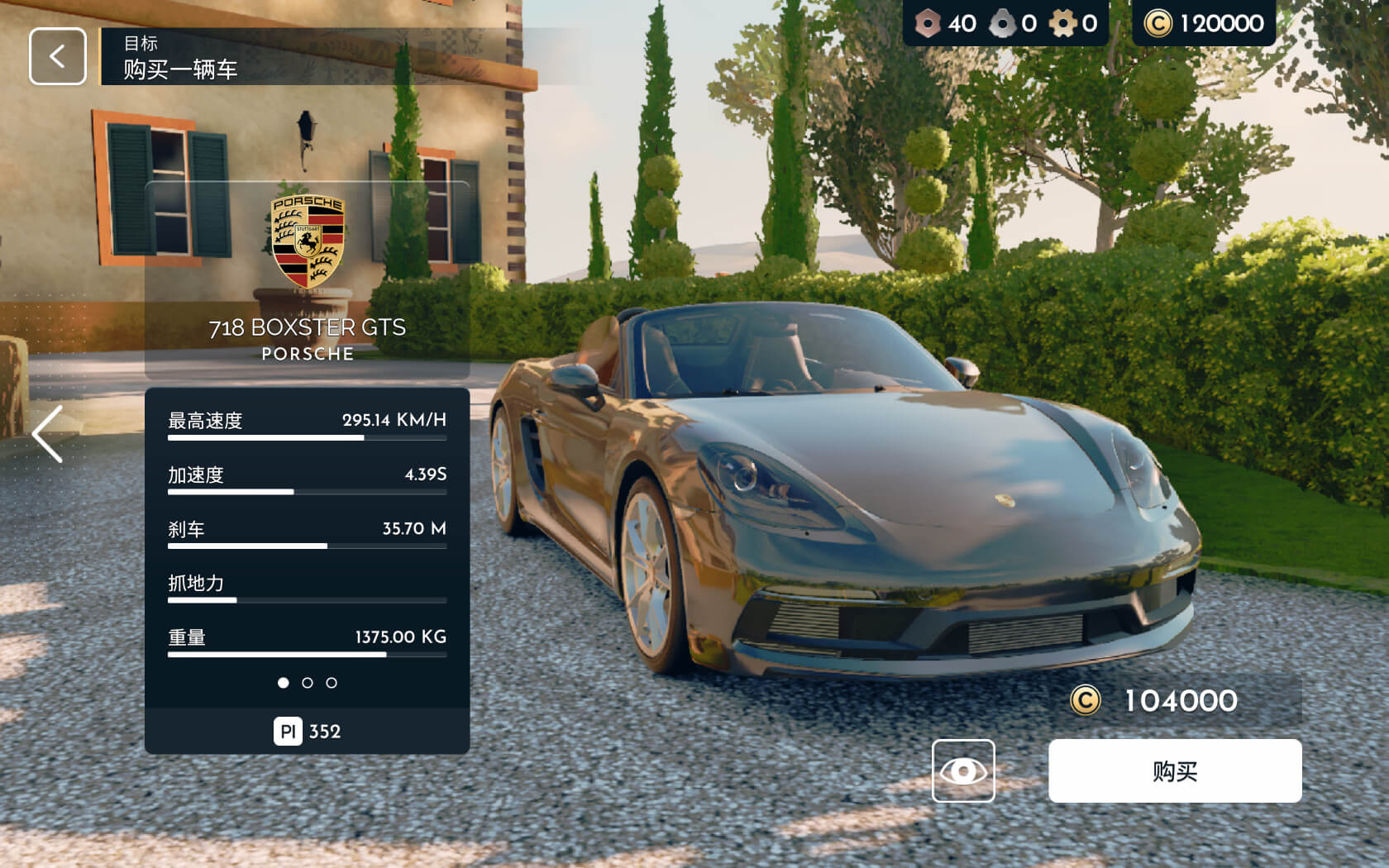The height and width of the screenshot is (868, 1389).
Task: Select the first page indicator dot
Action: pyautogui.click(x=284, y=683)
